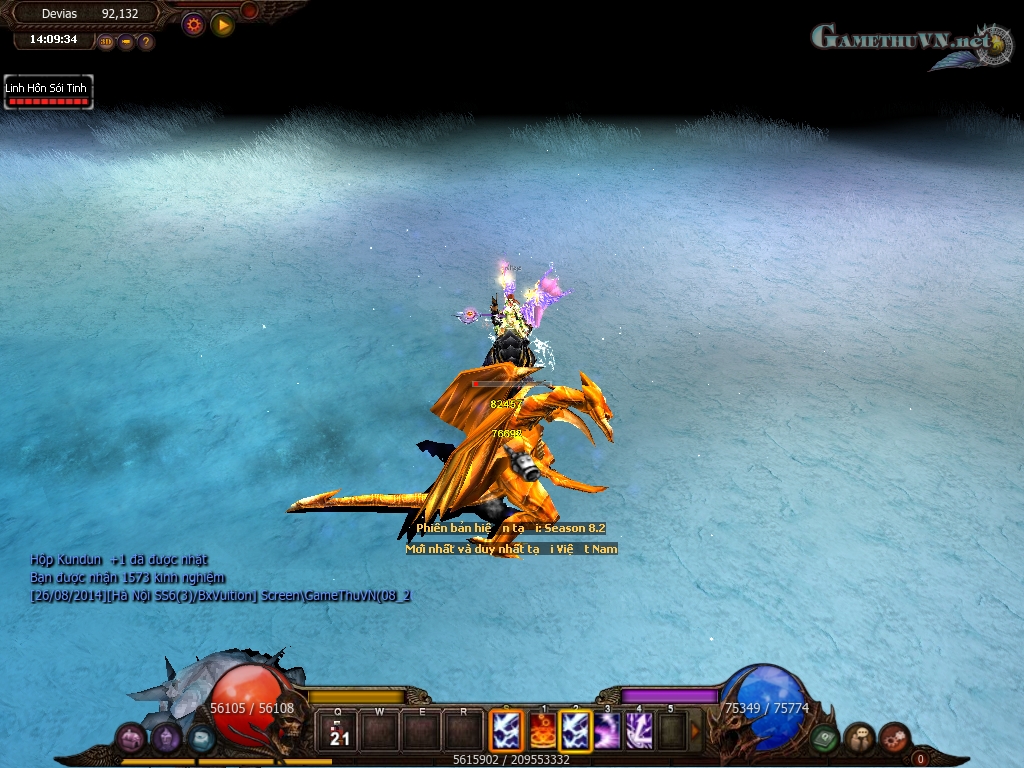Screen dimensions: 1024x768
Task: Select the Linh Hồn Sói Tinh pet frame
Action: point(48,93)
